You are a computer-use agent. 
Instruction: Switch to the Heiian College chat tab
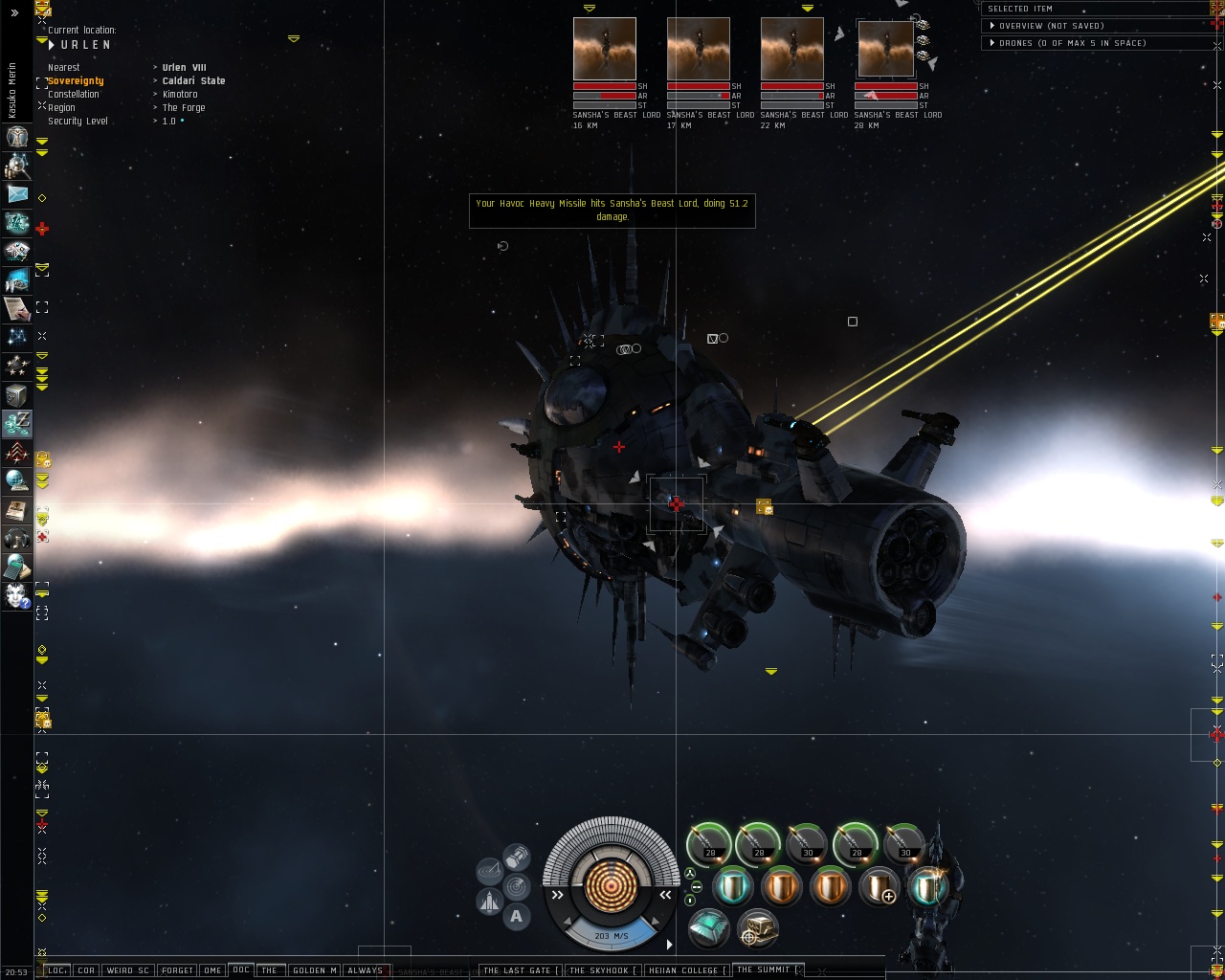[683, 970]
